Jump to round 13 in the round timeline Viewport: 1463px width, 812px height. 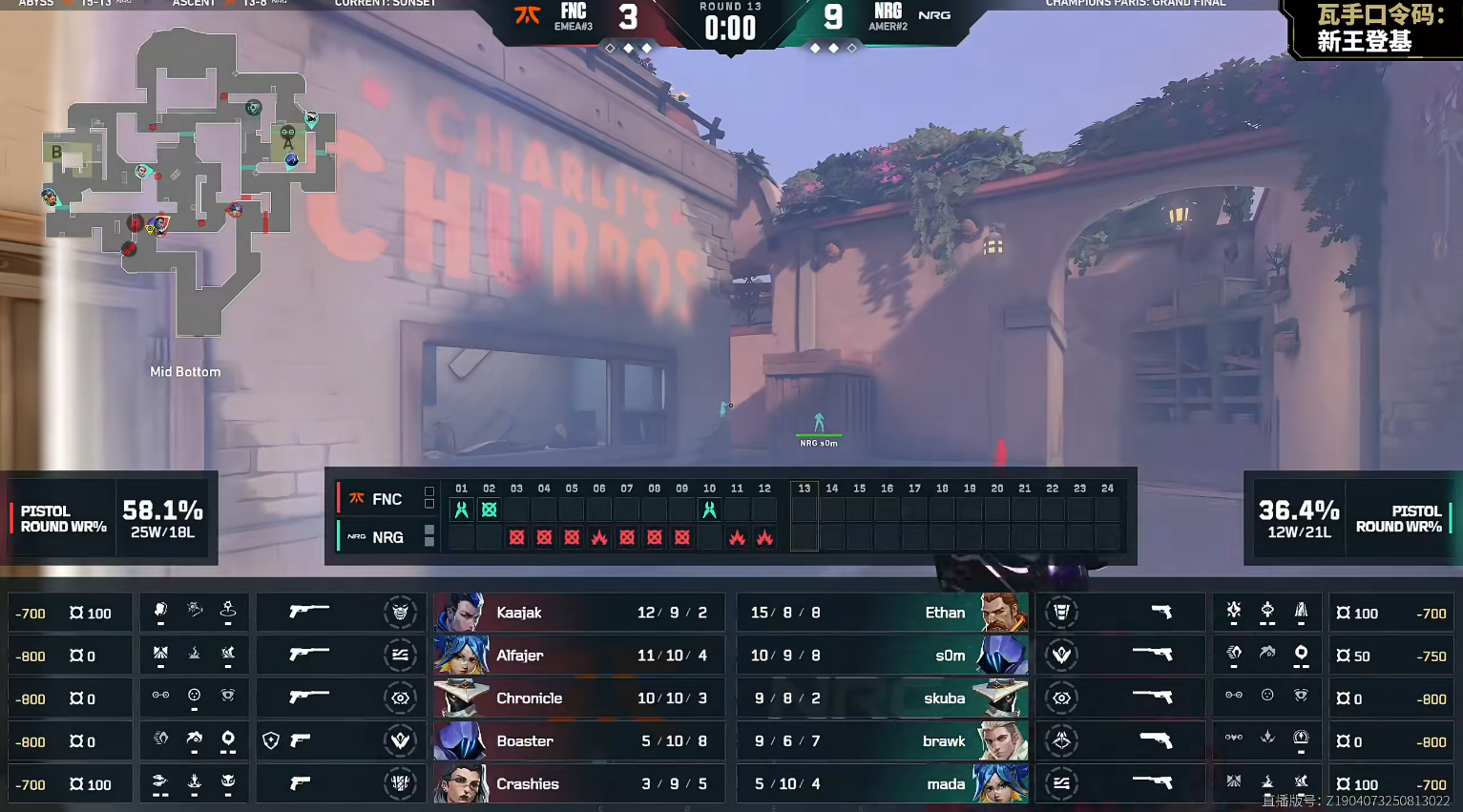click(805, 489)
